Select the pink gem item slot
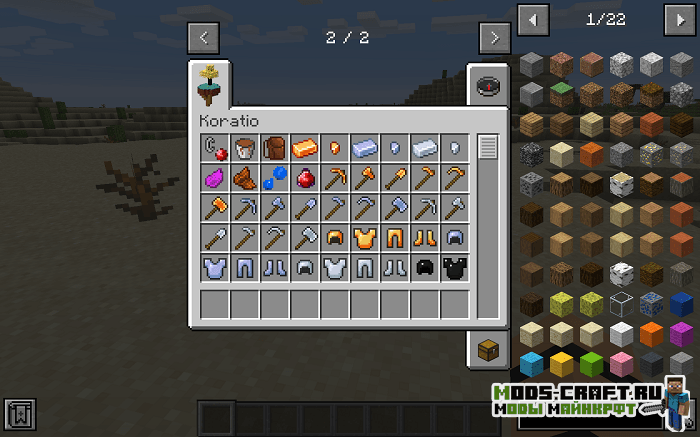The height and width of the screenshot is (437, 700). [x=215, y=179]
